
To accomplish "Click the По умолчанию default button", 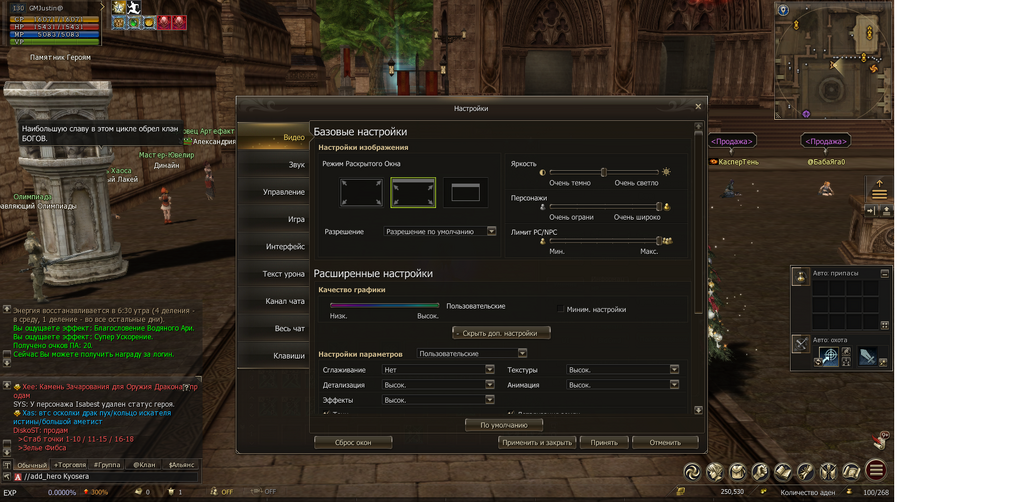I will click(504, 425).
